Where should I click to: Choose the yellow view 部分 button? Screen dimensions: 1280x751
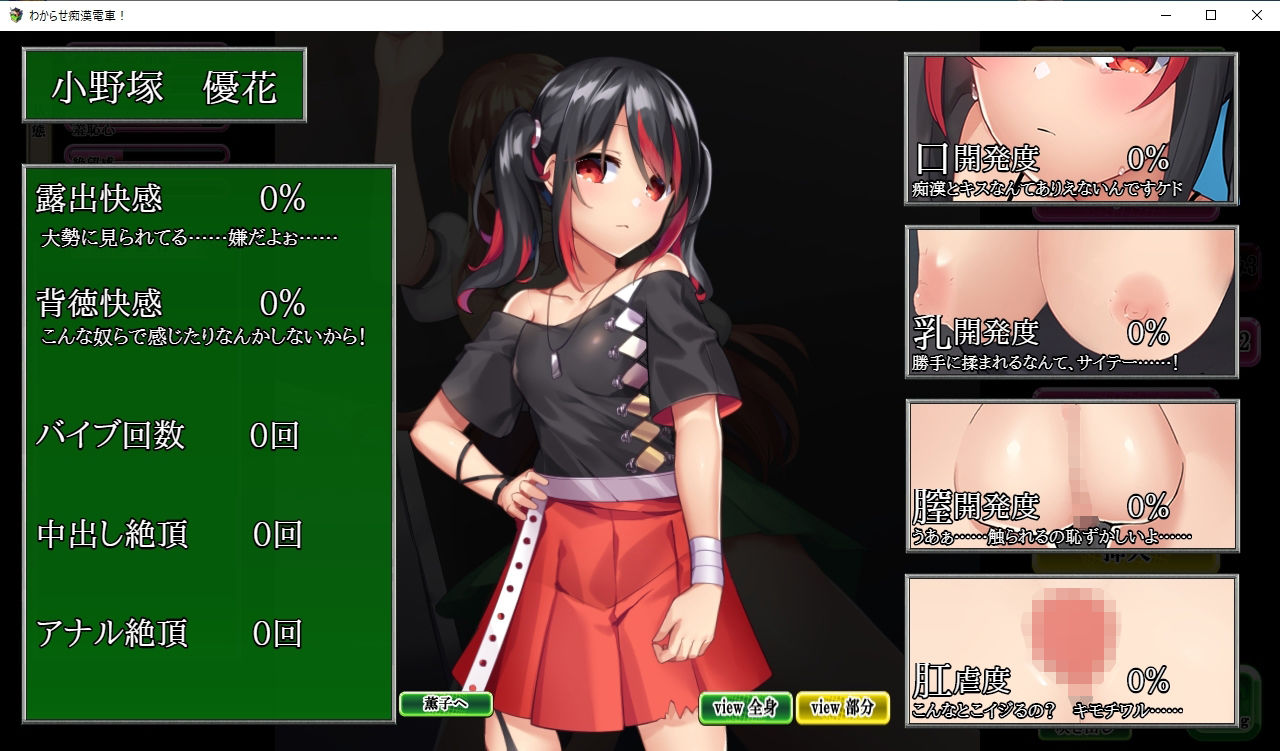(842, 708)
